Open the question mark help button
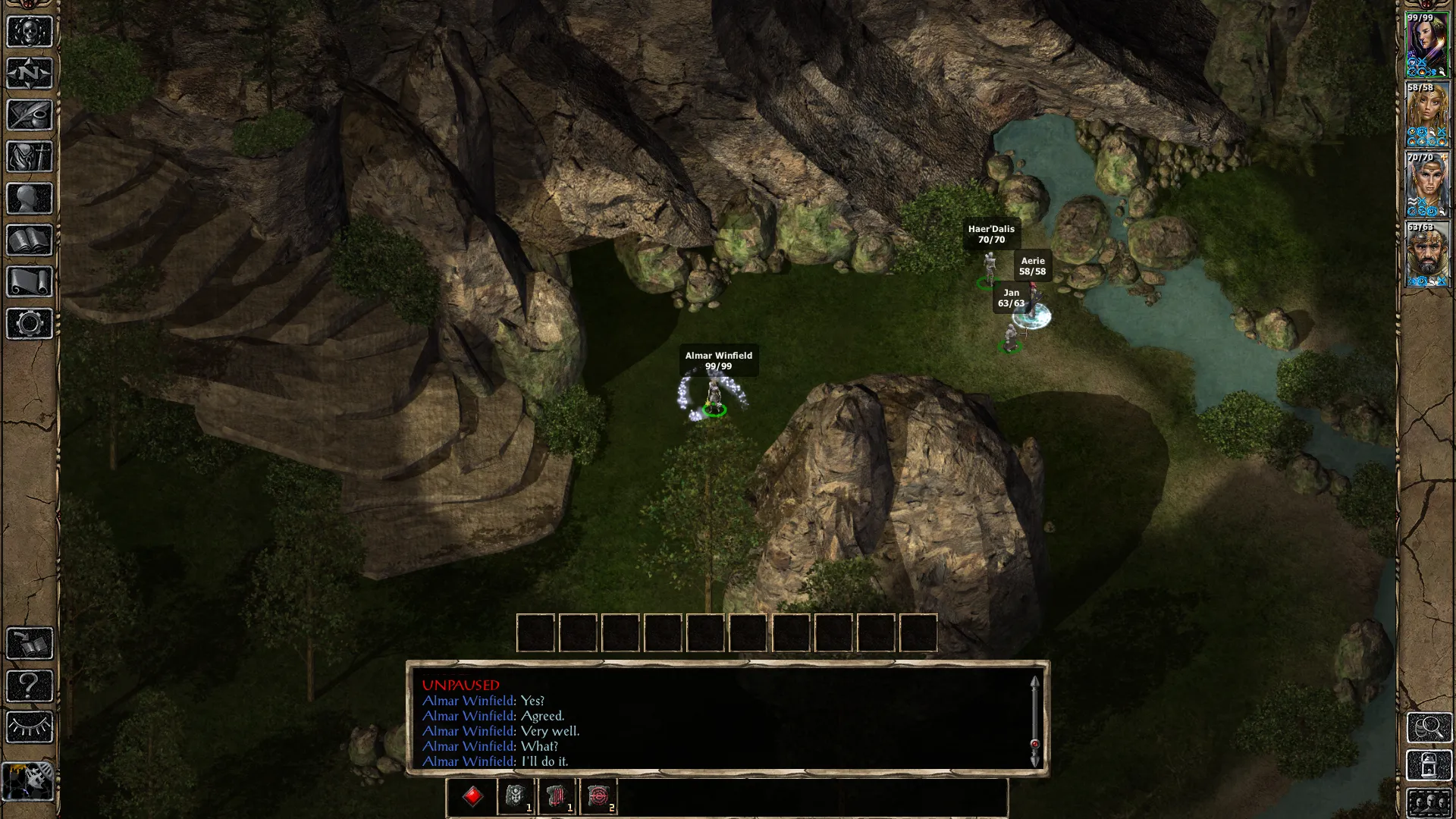 coord(30,686)
